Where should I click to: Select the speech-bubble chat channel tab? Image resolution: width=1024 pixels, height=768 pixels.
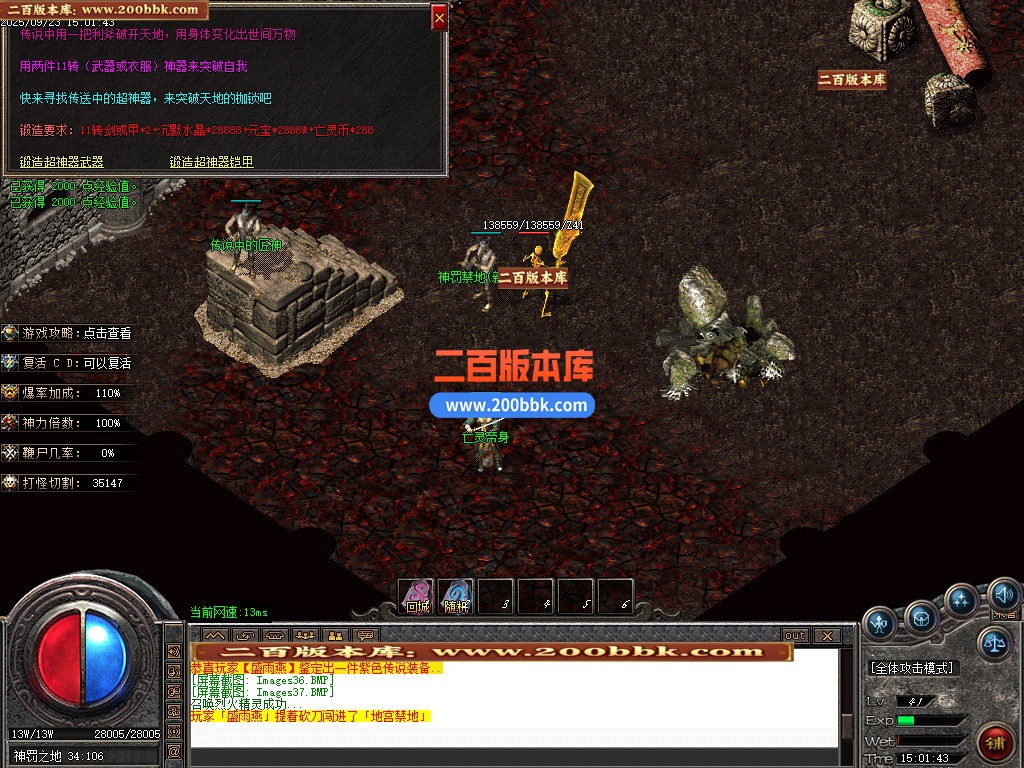pos(366,636)
